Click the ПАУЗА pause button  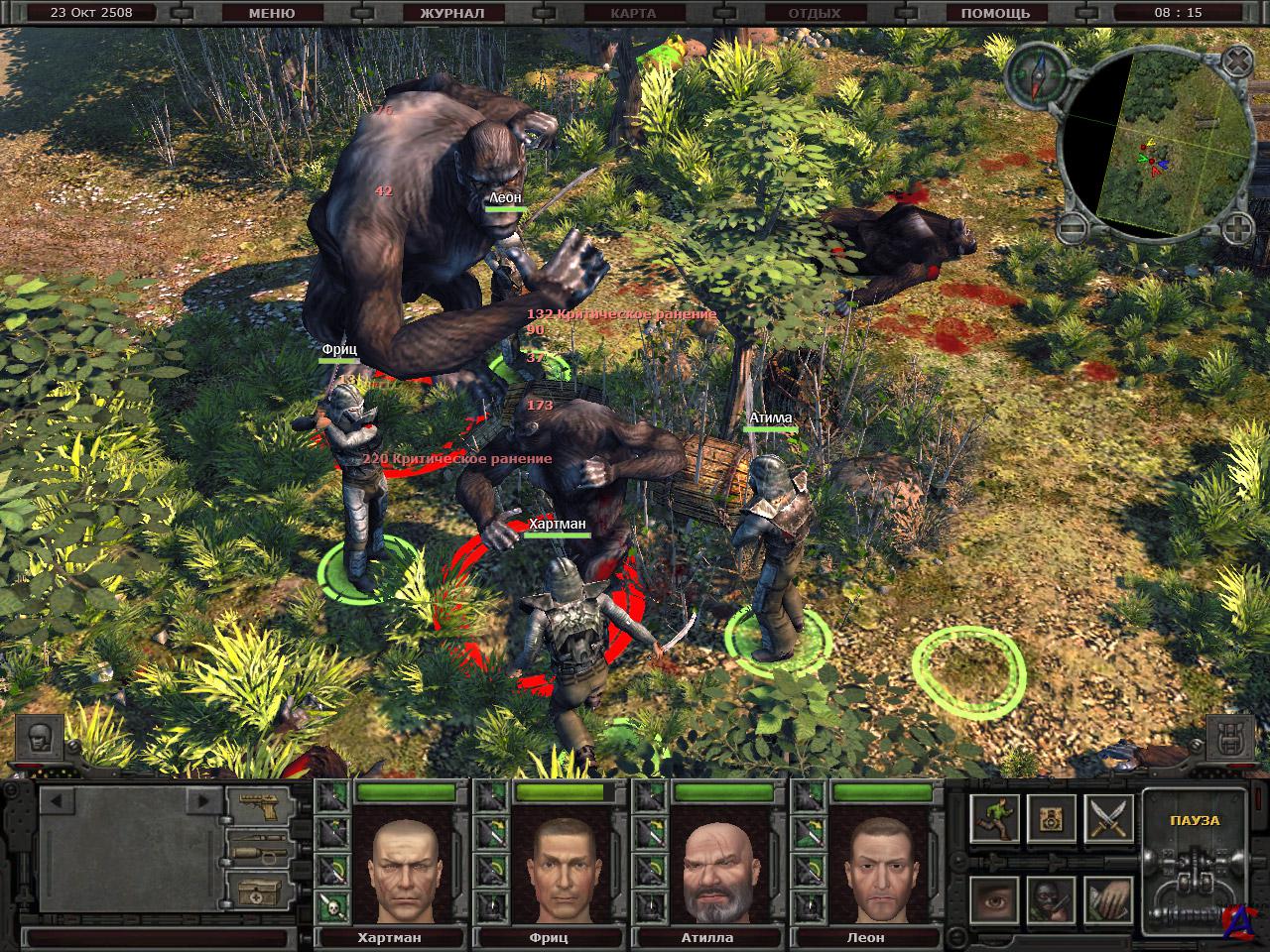[x=1195, y=821]
